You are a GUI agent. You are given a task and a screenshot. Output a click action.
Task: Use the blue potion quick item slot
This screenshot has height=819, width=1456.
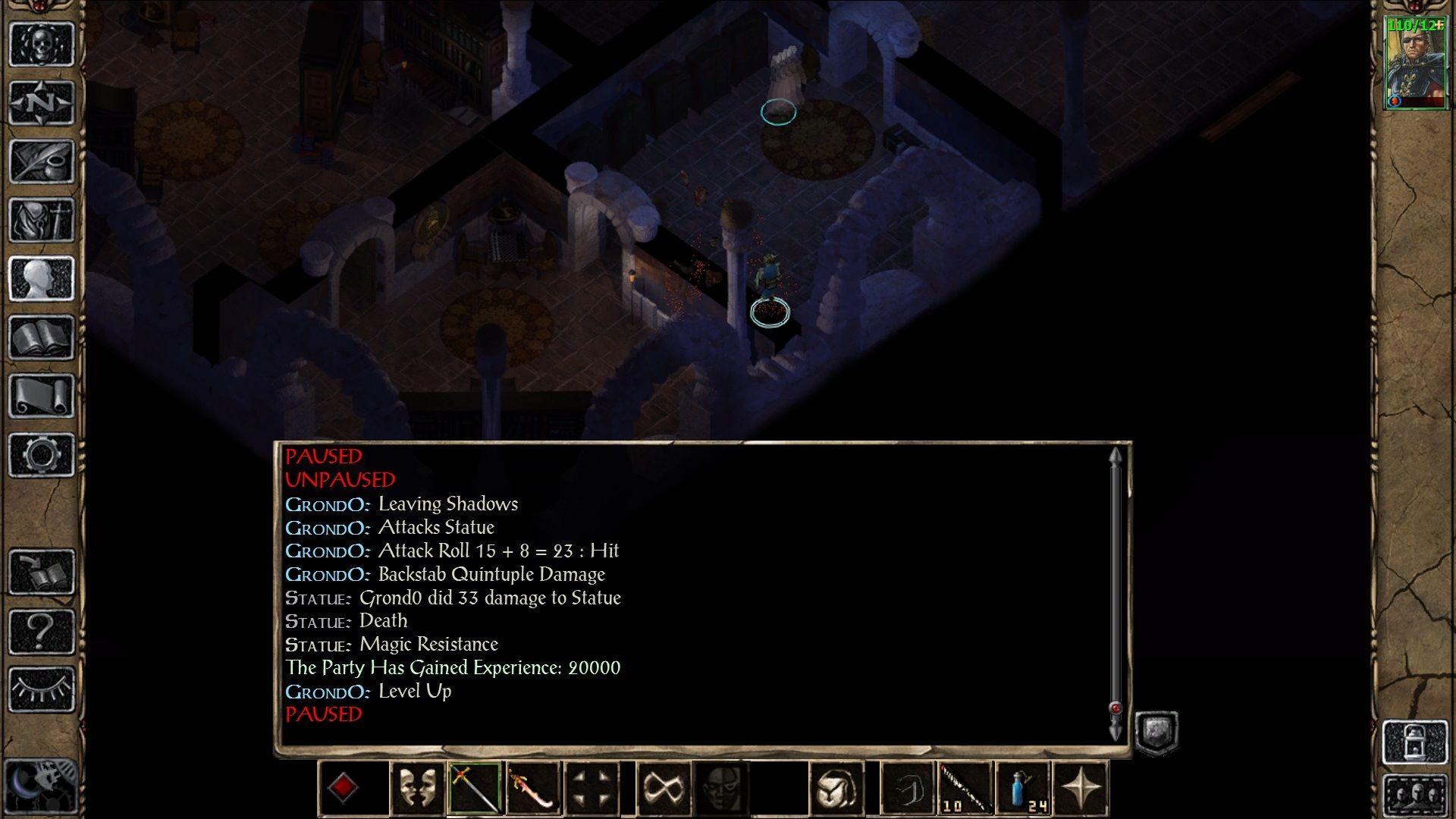click(1023, 788)
